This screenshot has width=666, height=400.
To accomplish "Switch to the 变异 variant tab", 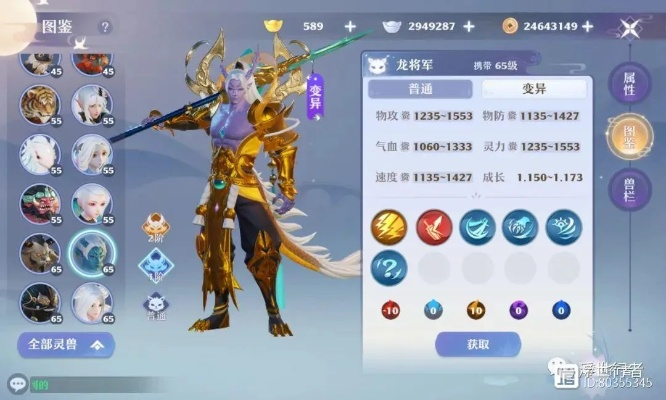I will (533, 88).
